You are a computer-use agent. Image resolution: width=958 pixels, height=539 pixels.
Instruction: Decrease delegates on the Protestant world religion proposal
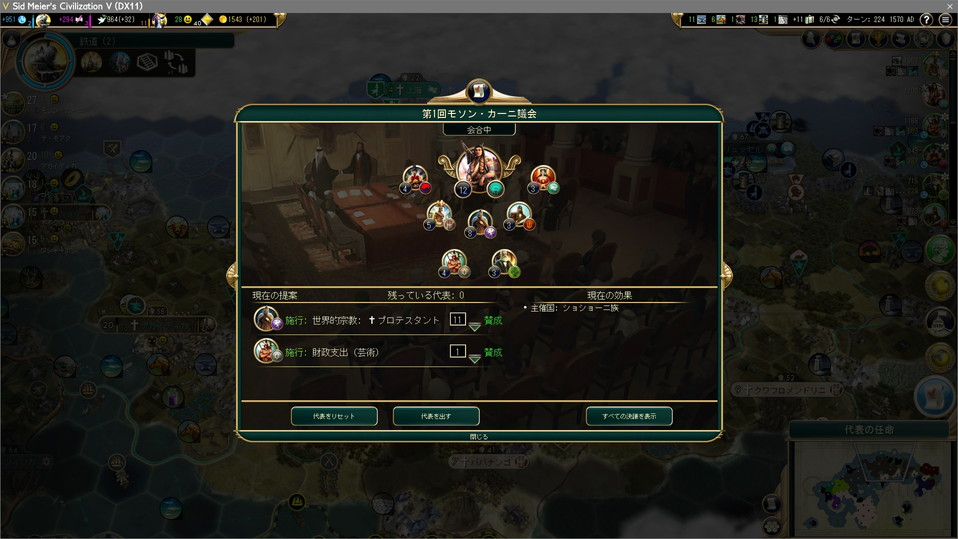click(x=474, y=328)
